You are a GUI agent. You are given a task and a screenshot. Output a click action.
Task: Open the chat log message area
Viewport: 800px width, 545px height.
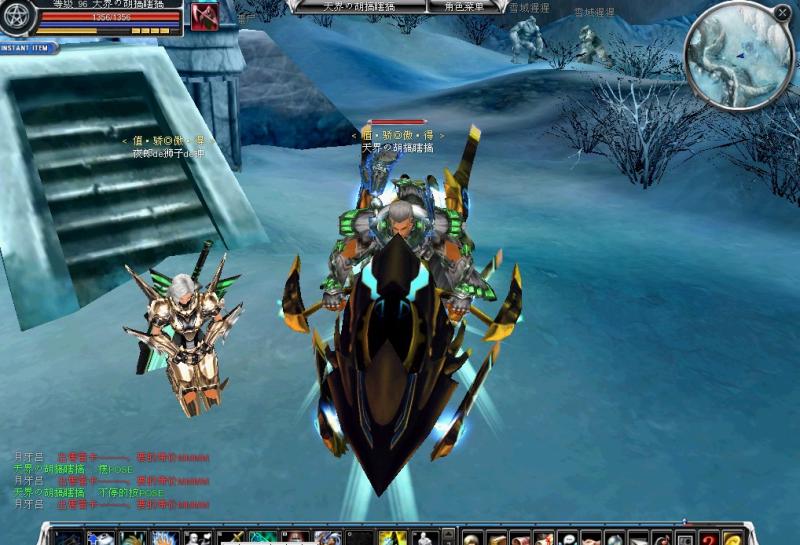(x=110, y=480)
